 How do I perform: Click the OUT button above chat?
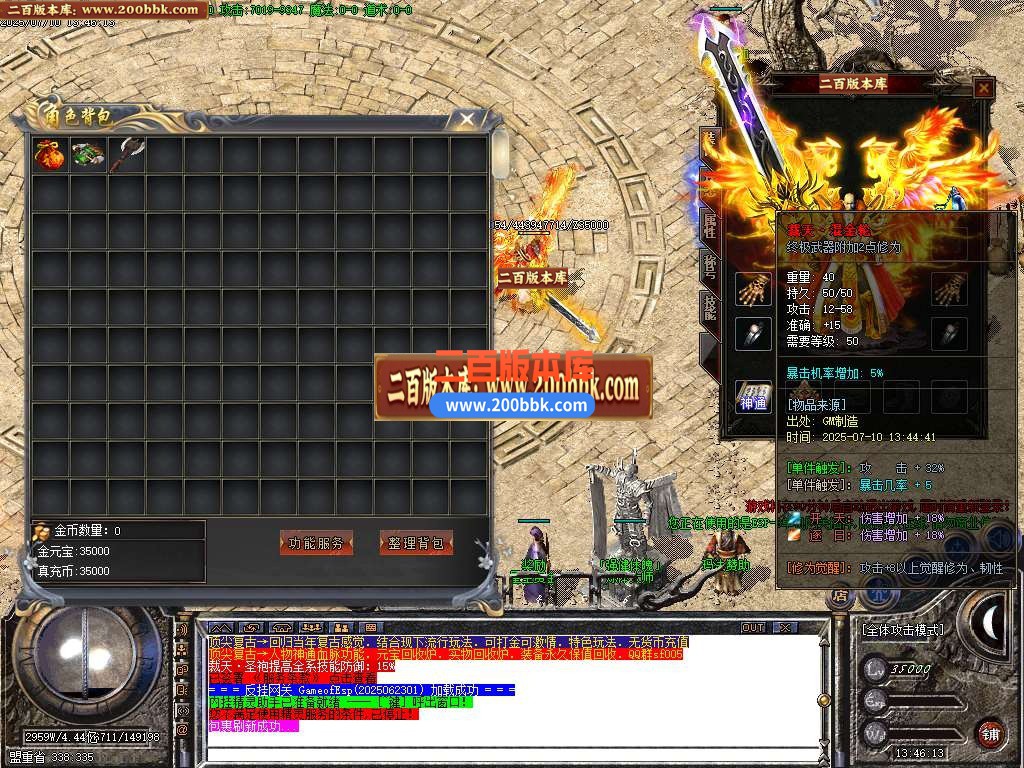[x=753, y=627]
